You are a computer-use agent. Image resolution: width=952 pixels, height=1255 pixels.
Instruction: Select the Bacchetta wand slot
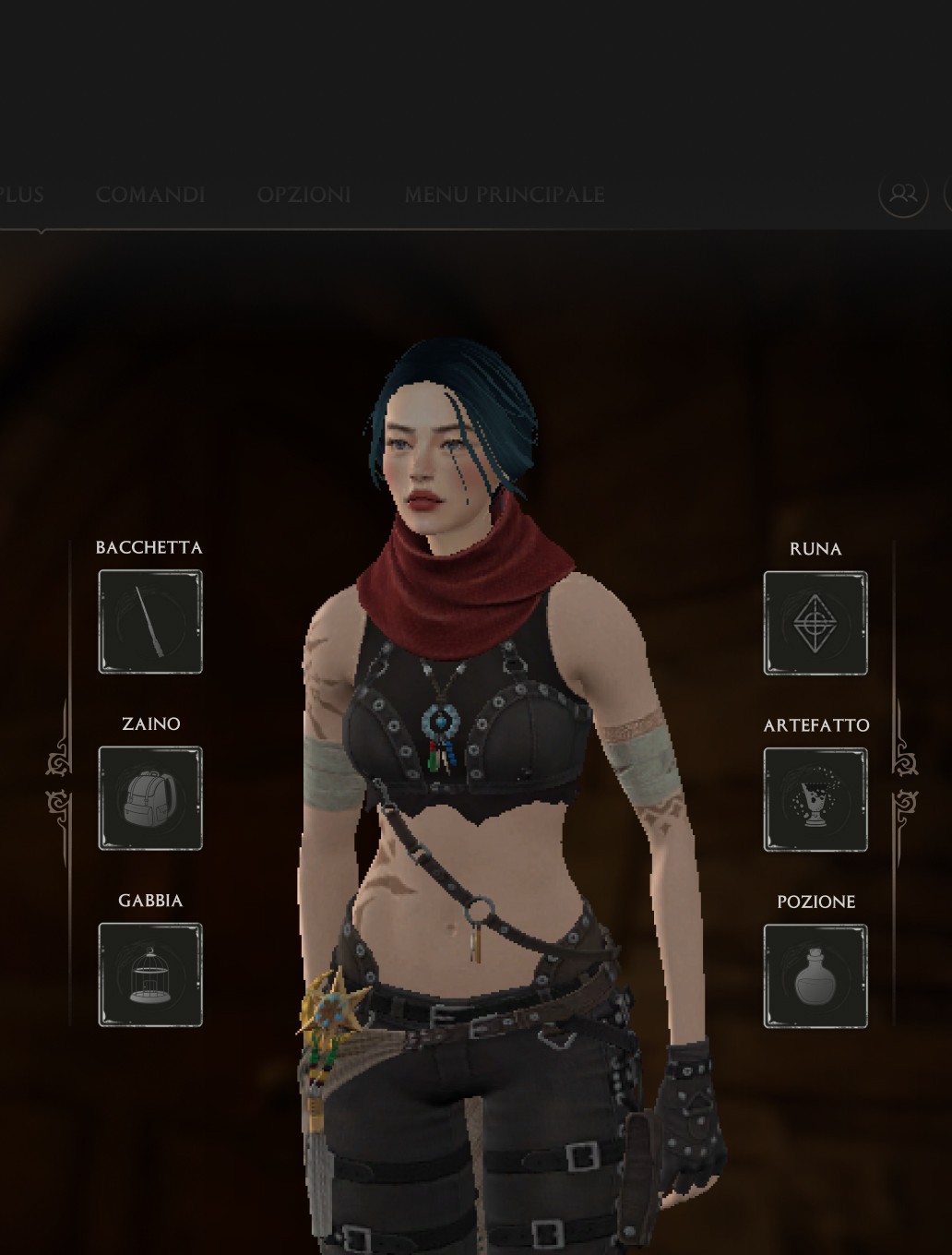[x=150, y=621]
